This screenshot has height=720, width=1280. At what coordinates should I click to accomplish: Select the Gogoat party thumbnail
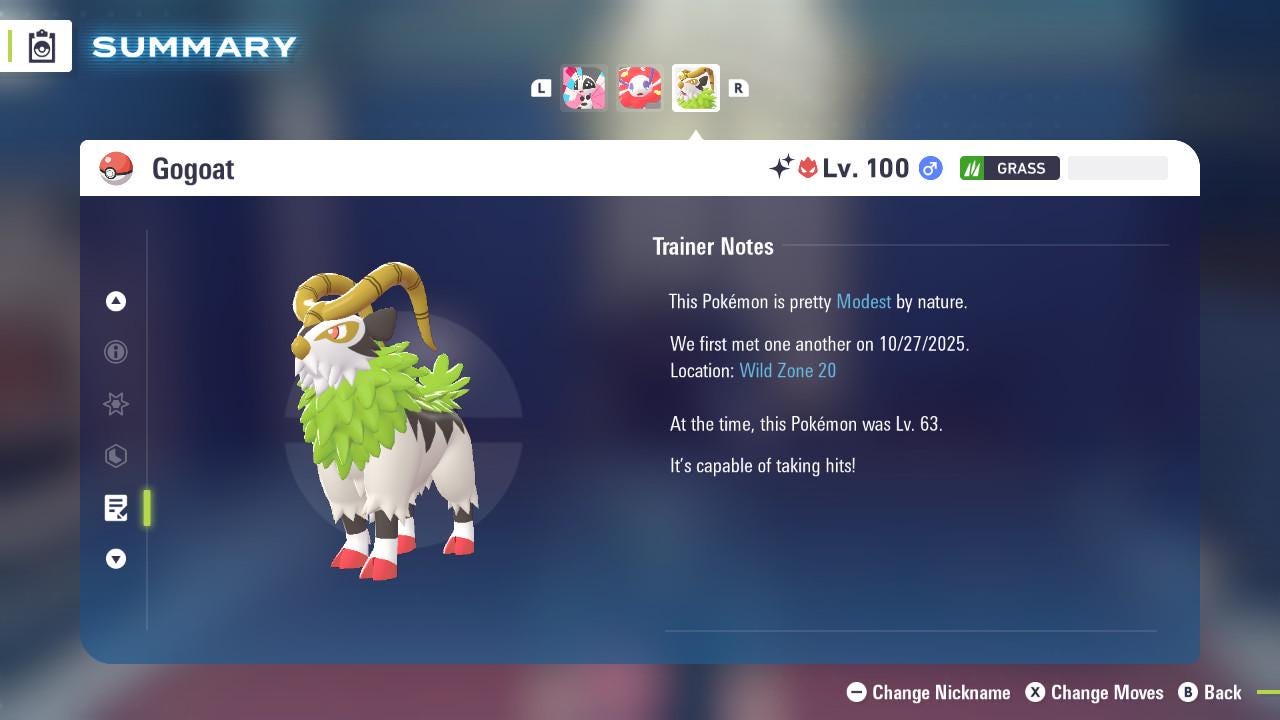[x=695, y=87]
